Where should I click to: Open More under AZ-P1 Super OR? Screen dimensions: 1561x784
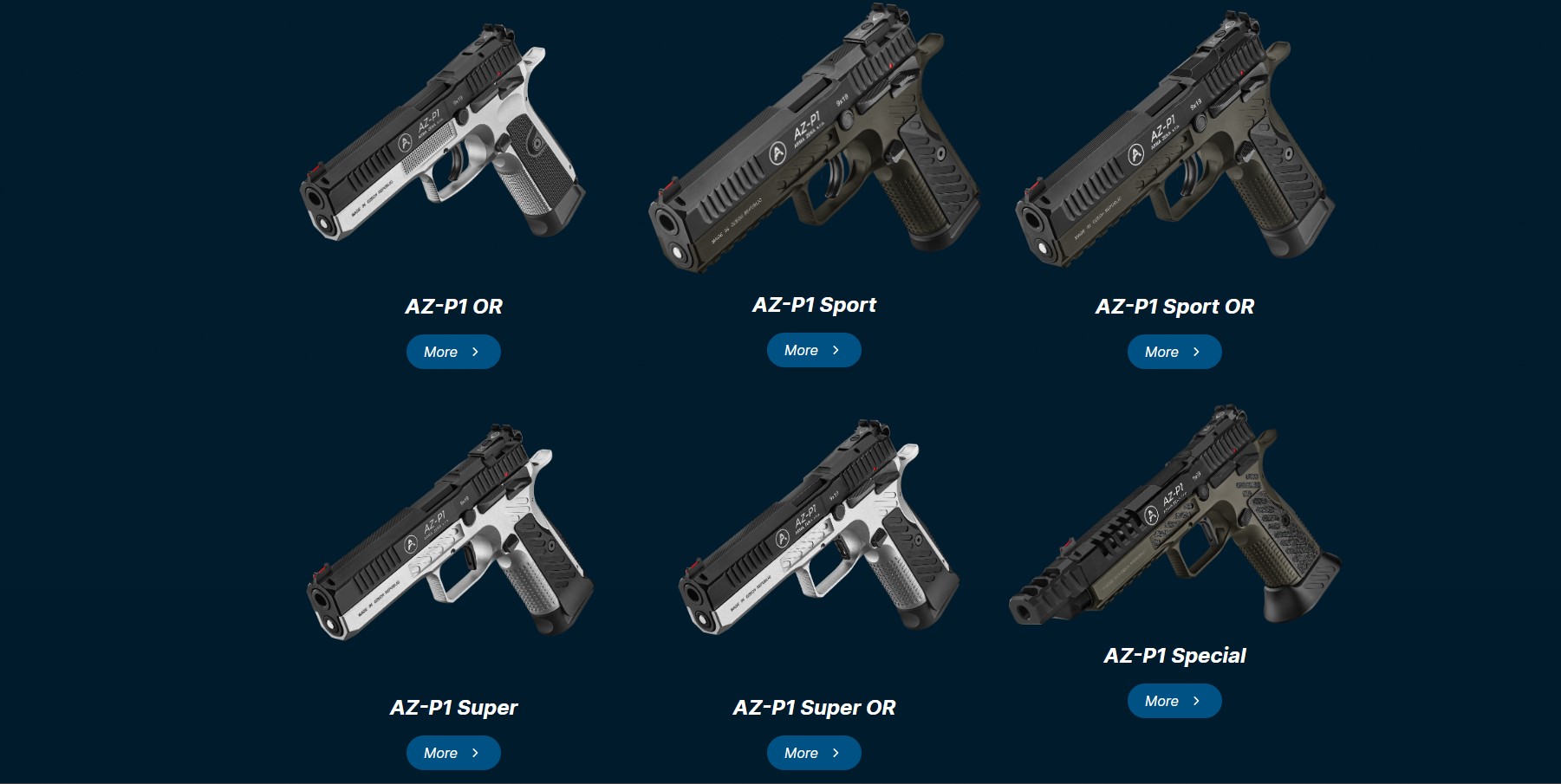pyautogui.click(x=814, y=753)
